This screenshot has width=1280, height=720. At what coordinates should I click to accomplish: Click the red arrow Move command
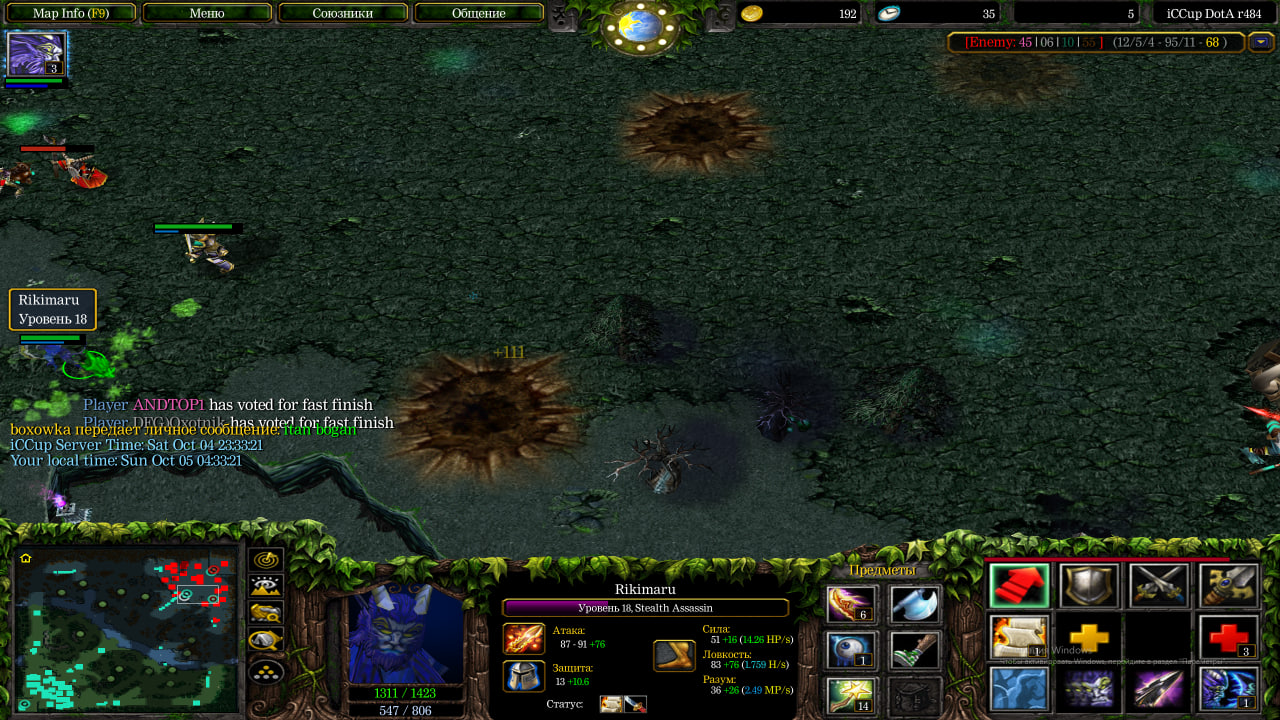(x=1019, y=586)
